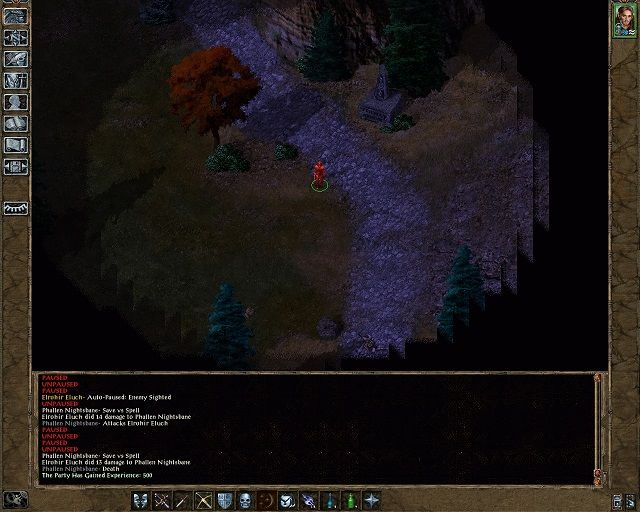Viewport: 640px width, 512px height.
Task: Use the green potion quick item
Action: pyautogui.click(x=351, y=499)
